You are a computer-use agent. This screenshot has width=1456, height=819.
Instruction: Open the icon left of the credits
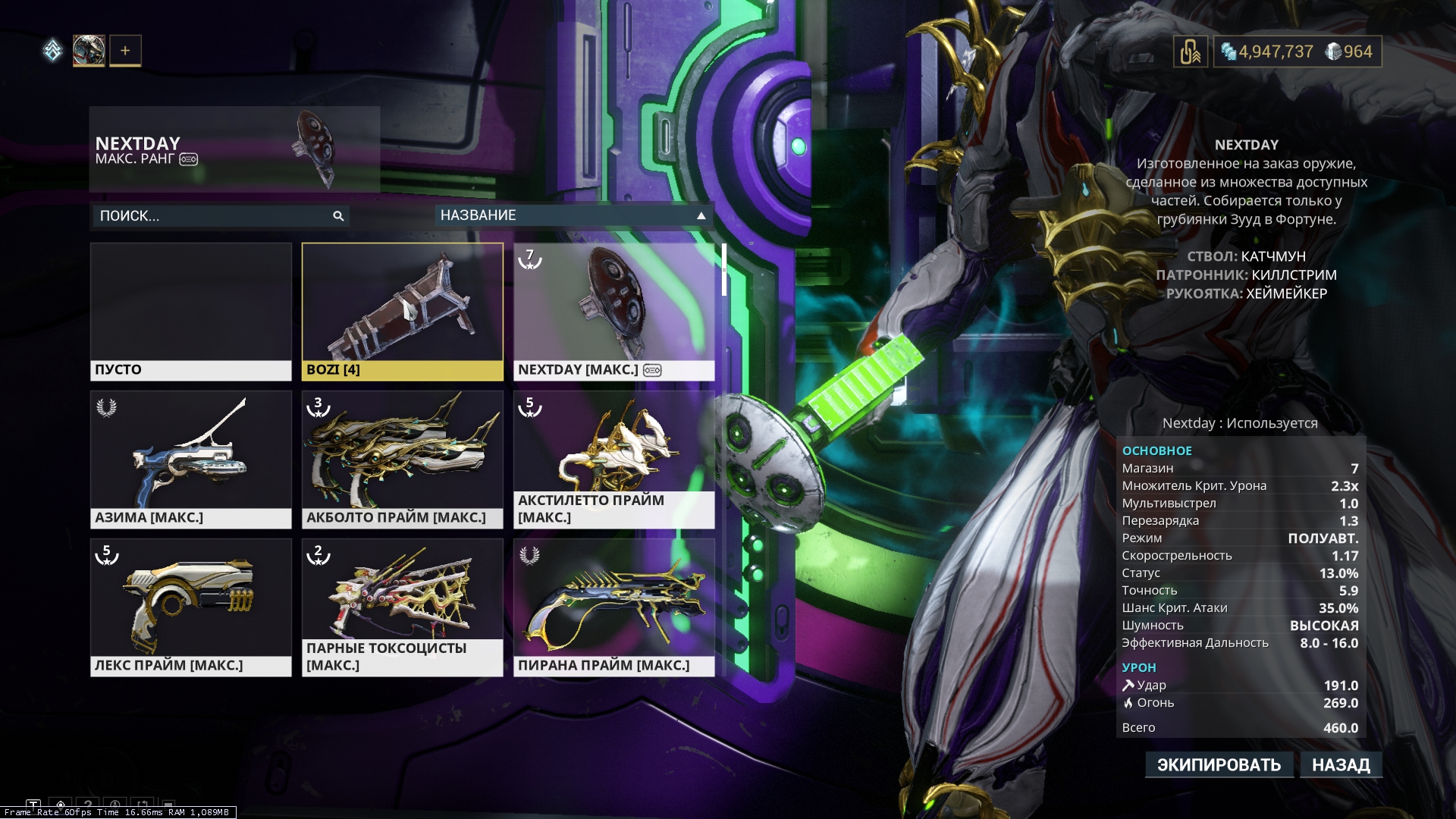1190,52
